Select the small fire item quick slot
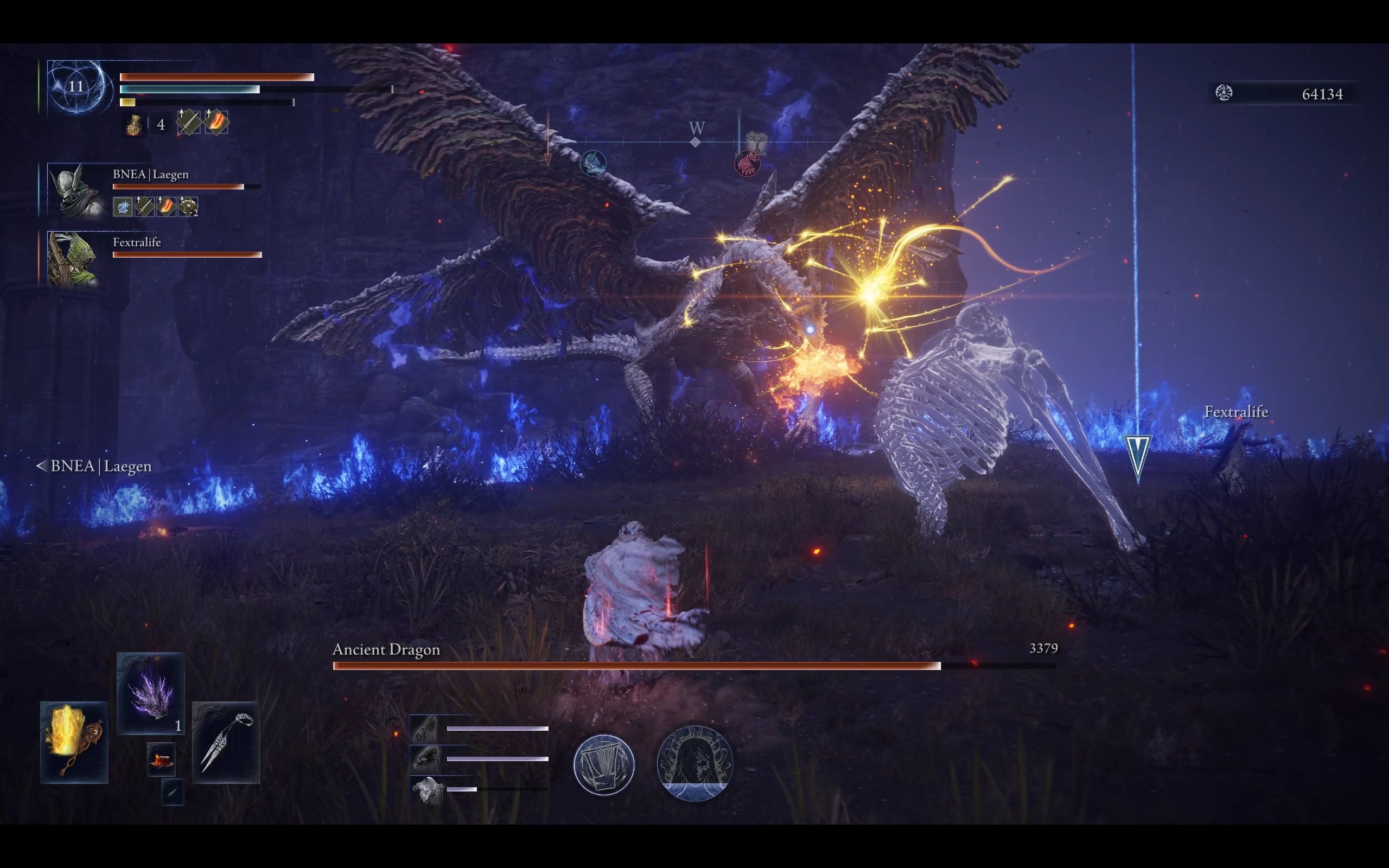 click(161, 759)
